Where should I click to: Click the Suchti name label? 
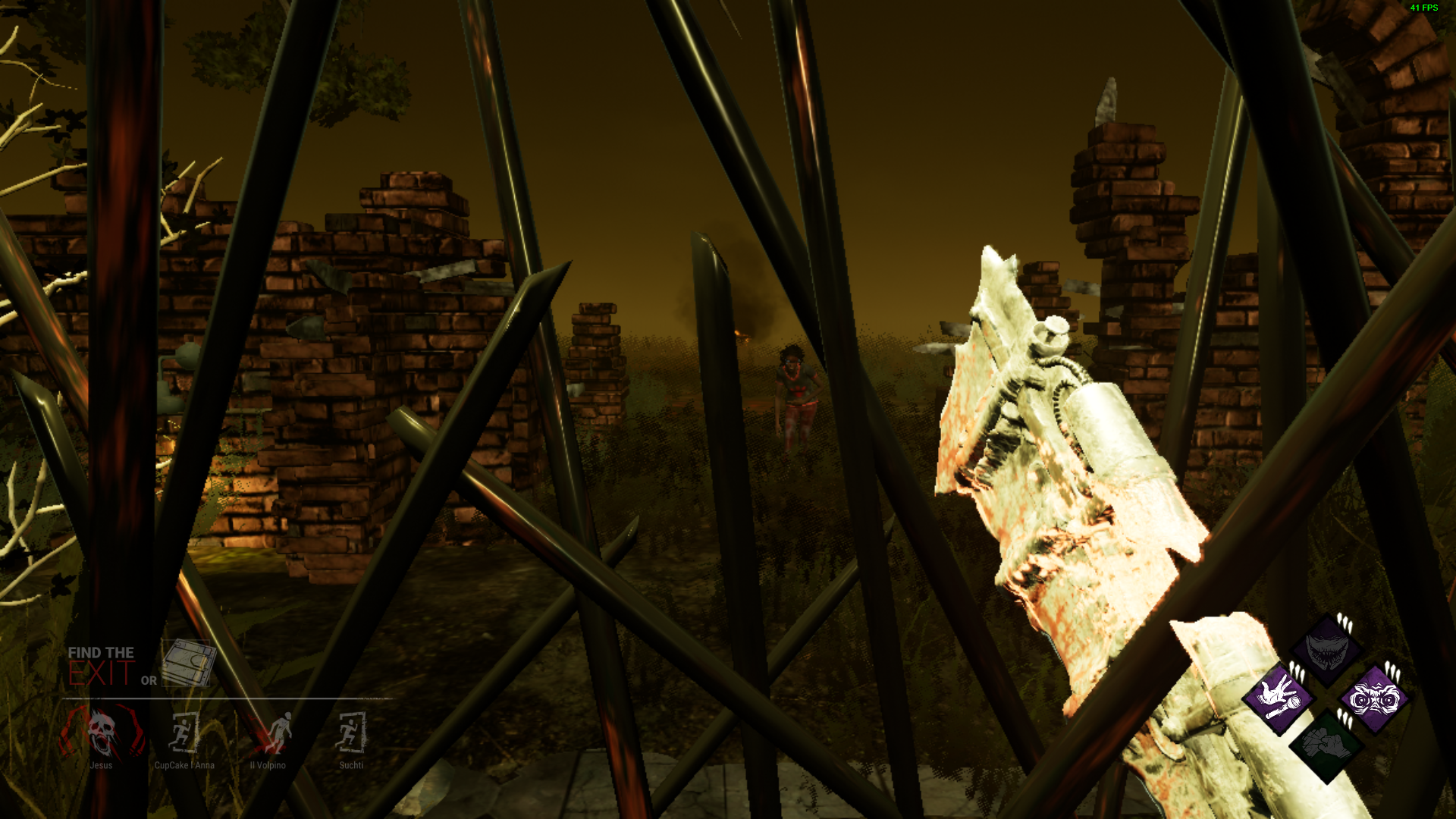point(351,765)
